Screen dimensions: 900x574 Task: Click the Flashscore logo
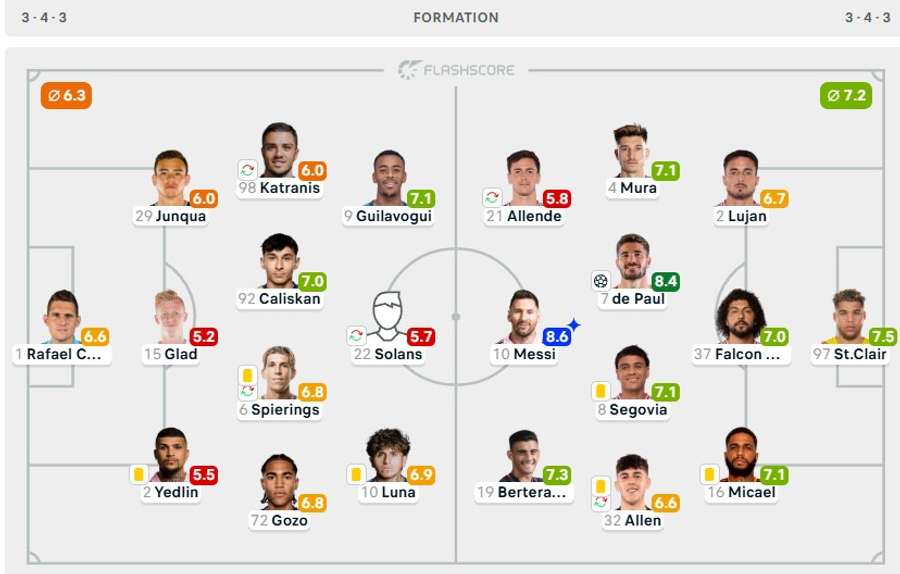tap(456, 70)
